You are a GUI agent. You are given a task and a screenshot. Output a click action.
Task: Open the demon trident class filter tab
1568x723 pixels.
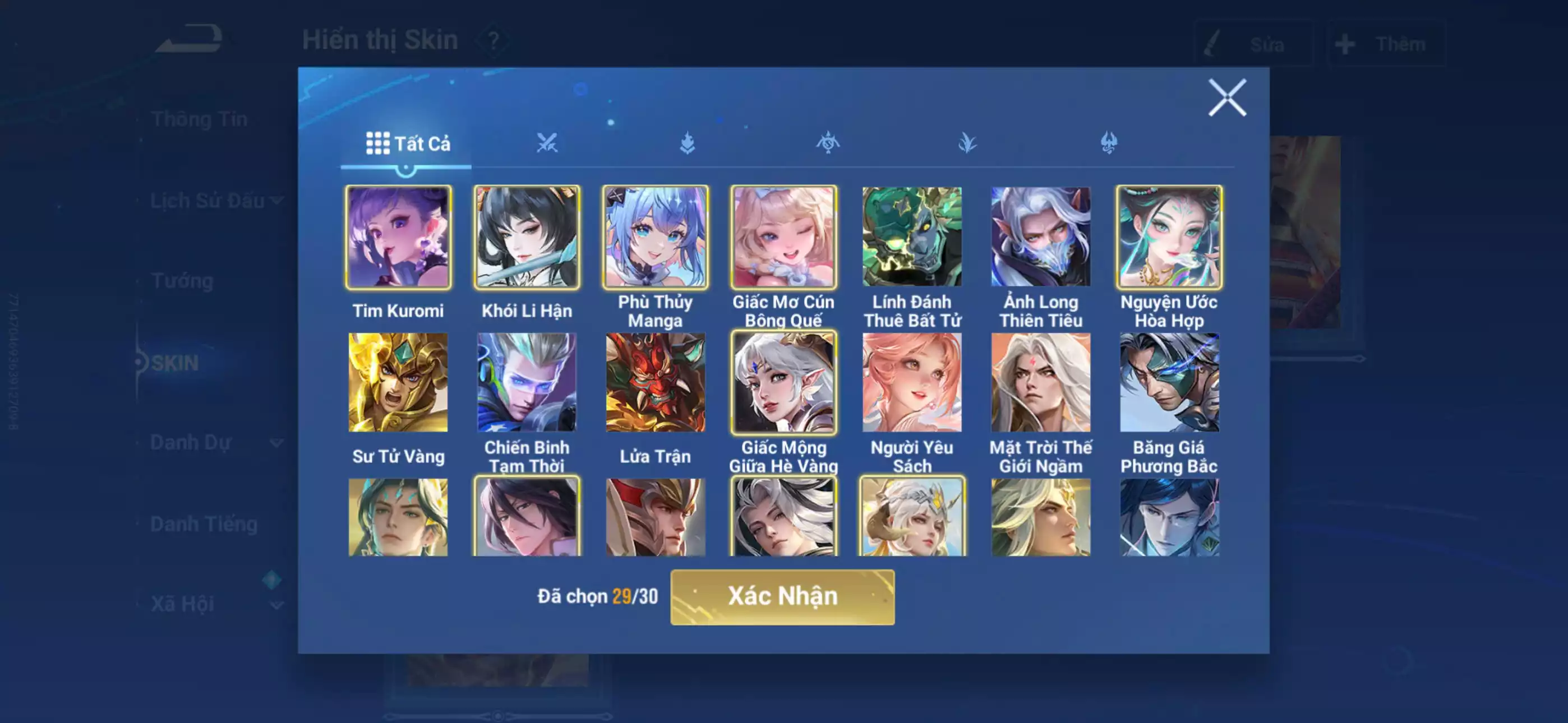[1109, 143]
